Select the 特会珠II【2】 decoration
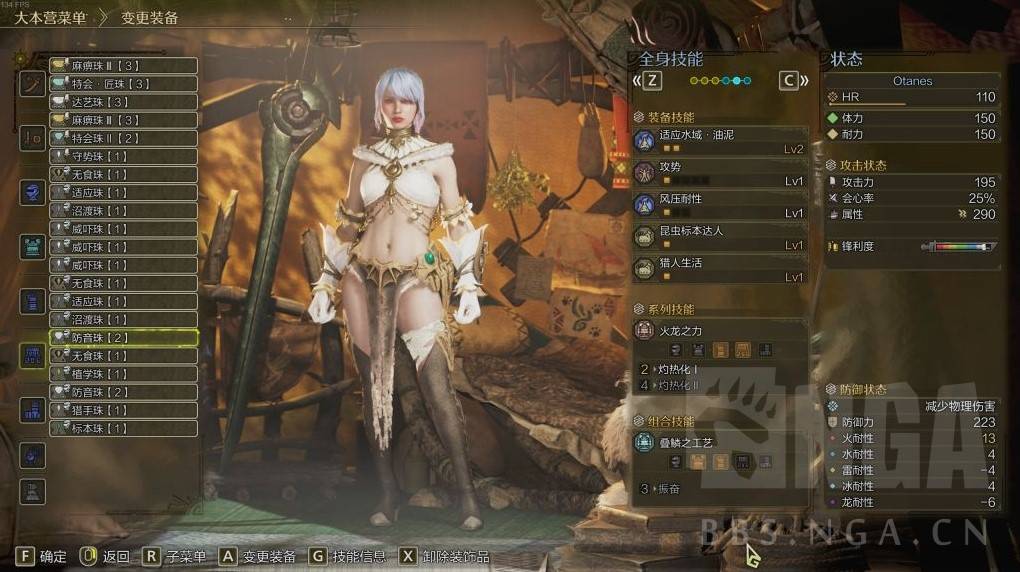 (123, 138)
